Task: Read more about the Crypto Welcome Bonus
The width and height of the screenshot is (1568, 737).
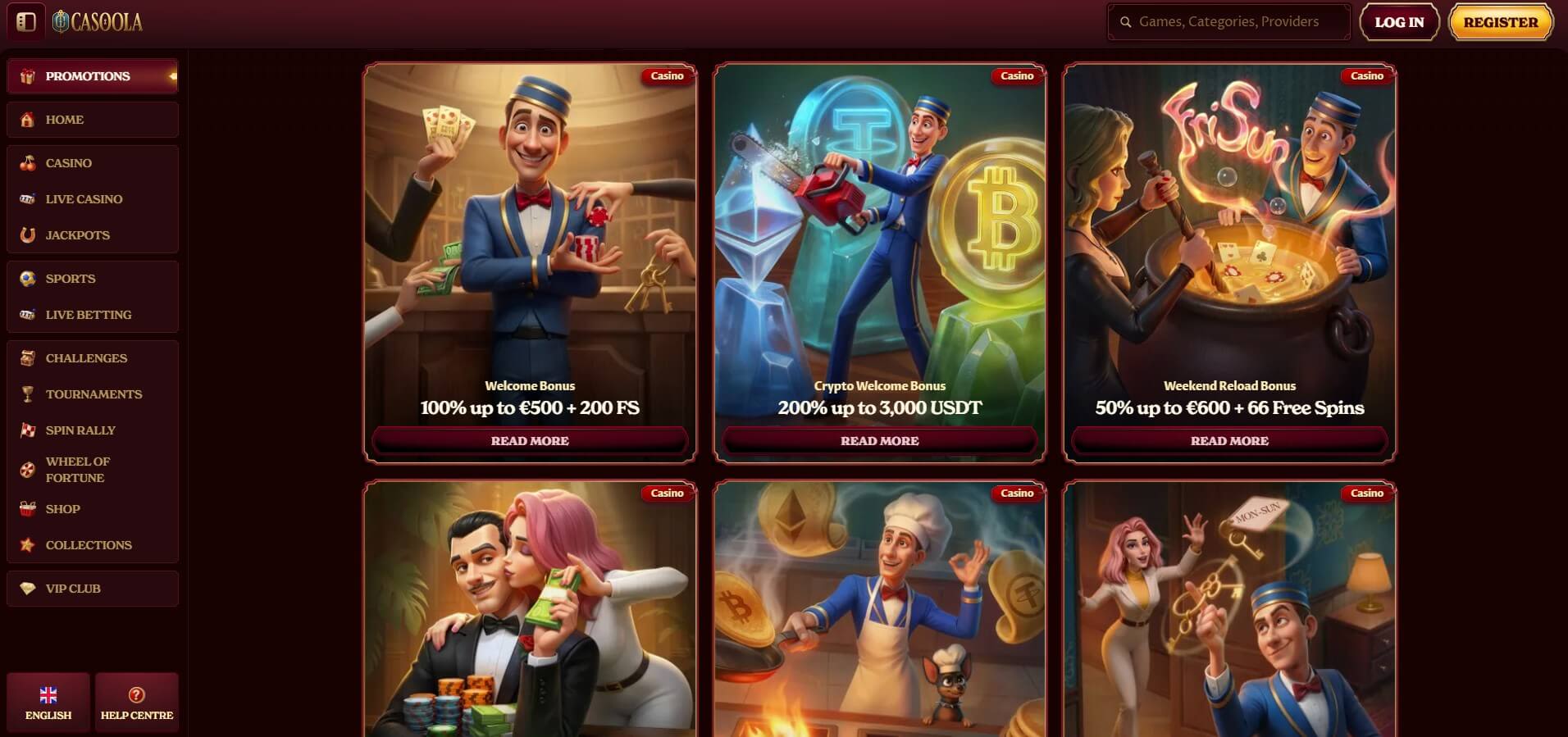Action: pos(879,441)
